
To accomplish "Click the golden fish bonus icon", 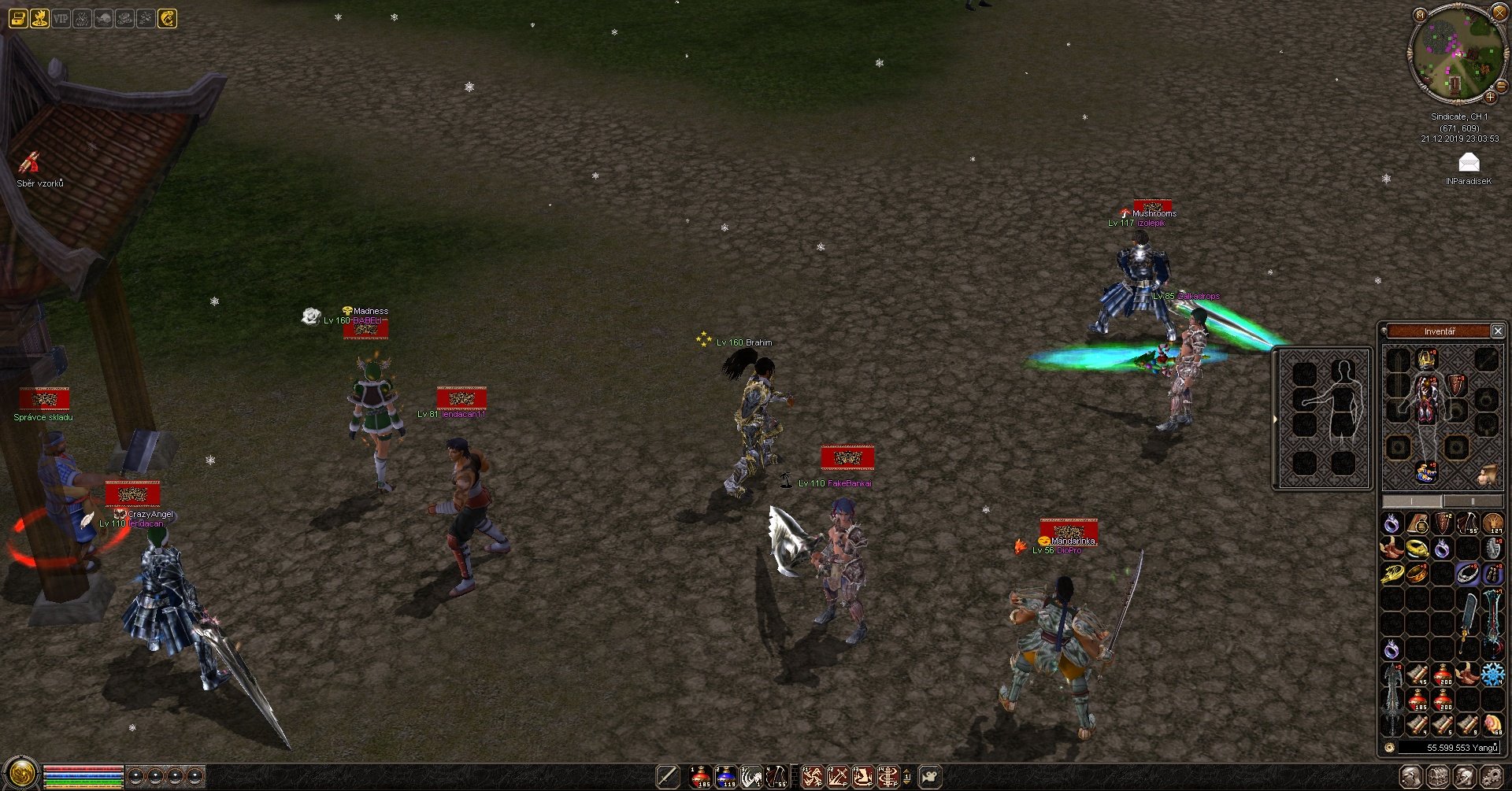I will (167, 18).
